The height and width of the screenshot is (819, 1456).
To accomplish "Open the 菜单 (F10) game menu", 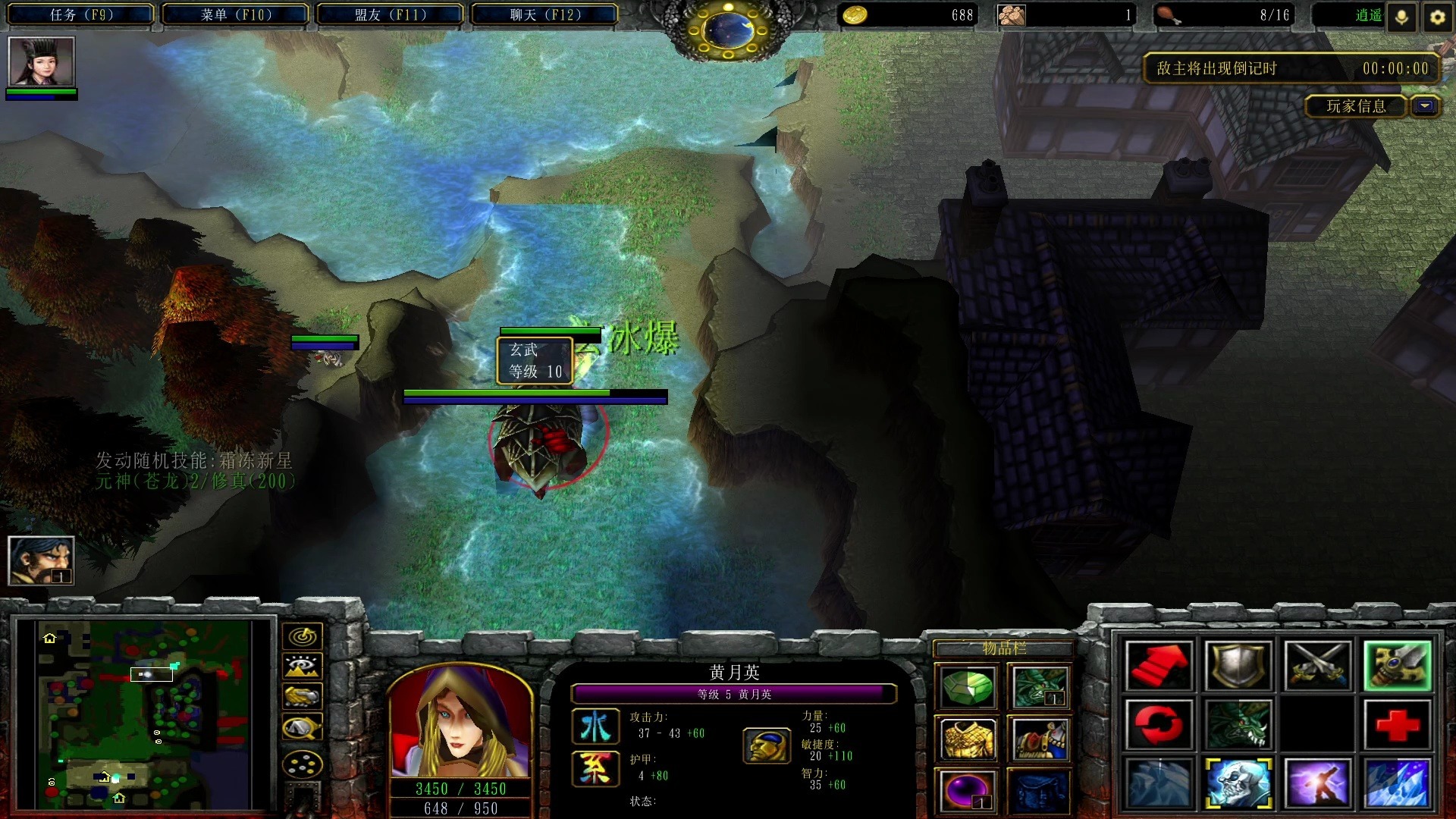I will tap(236, 14).
